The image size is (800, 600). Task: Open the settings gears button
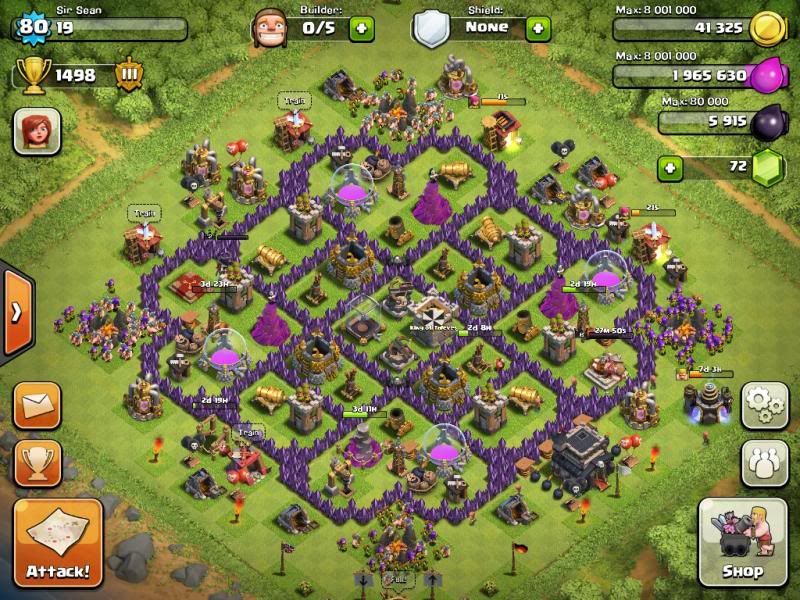764,403
